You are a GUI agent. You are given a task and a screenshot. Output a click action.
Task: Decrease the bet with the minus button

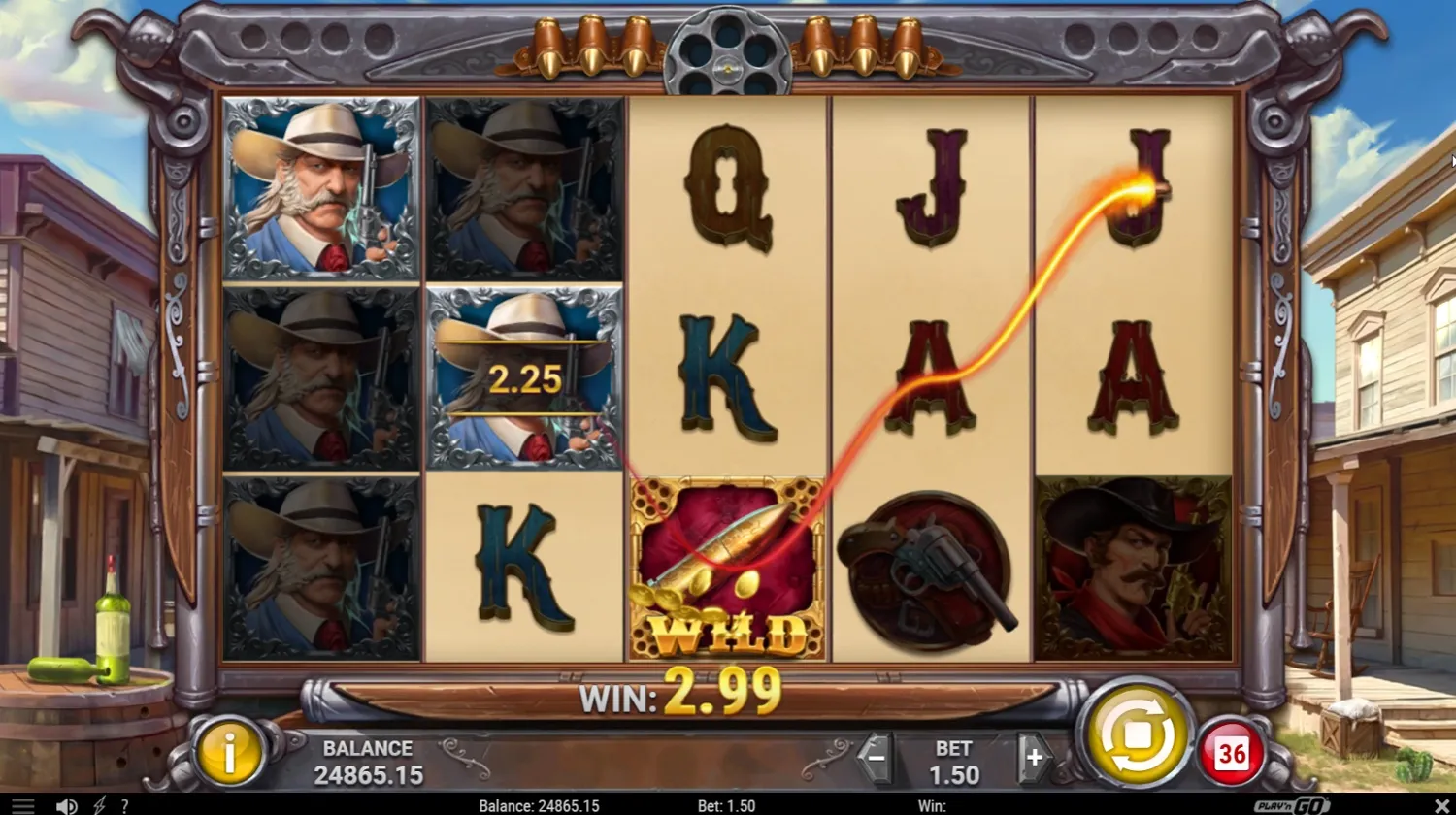click(877, 757)
